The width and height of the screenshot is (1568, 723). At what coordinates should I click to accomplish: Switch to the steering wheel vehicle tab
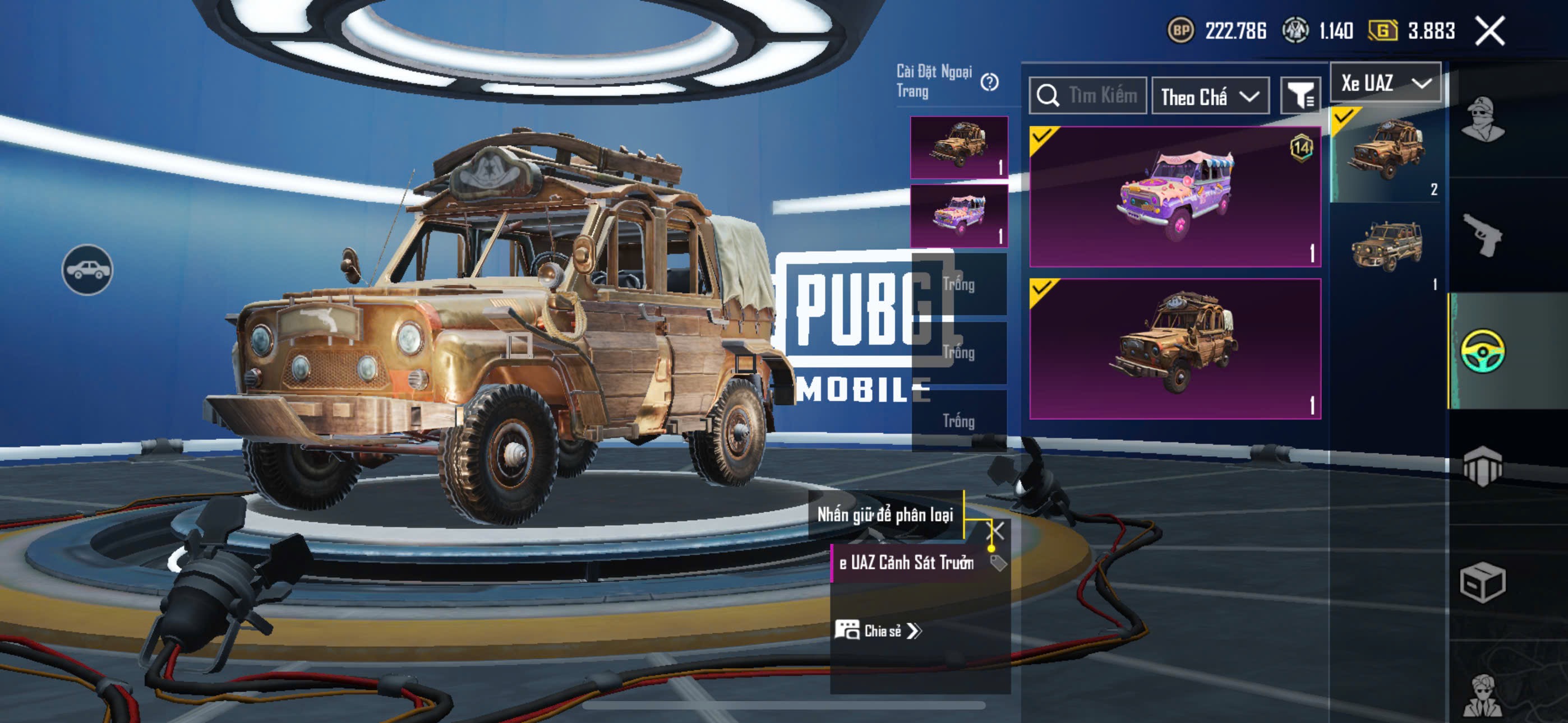(x=1483, y=351)
